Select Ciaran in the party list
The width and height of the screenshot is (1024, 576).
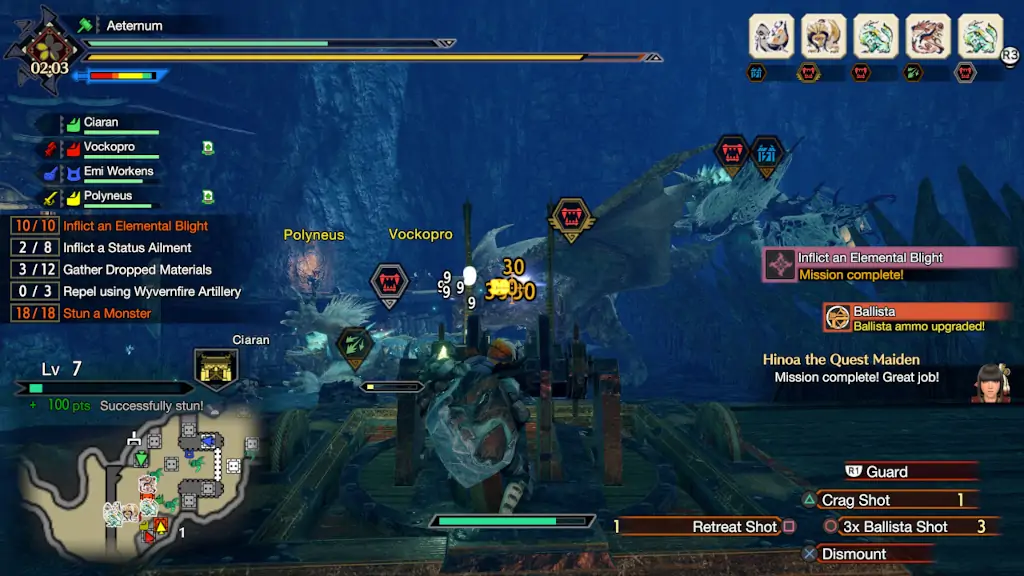[101, 123]
